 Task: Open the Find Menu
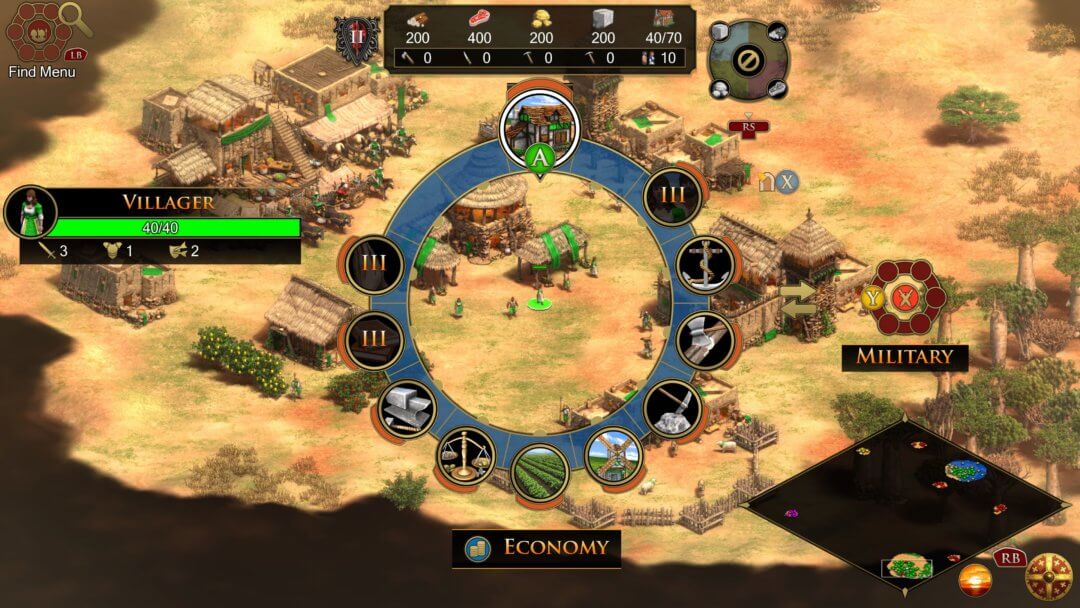(x=40, y=38)
